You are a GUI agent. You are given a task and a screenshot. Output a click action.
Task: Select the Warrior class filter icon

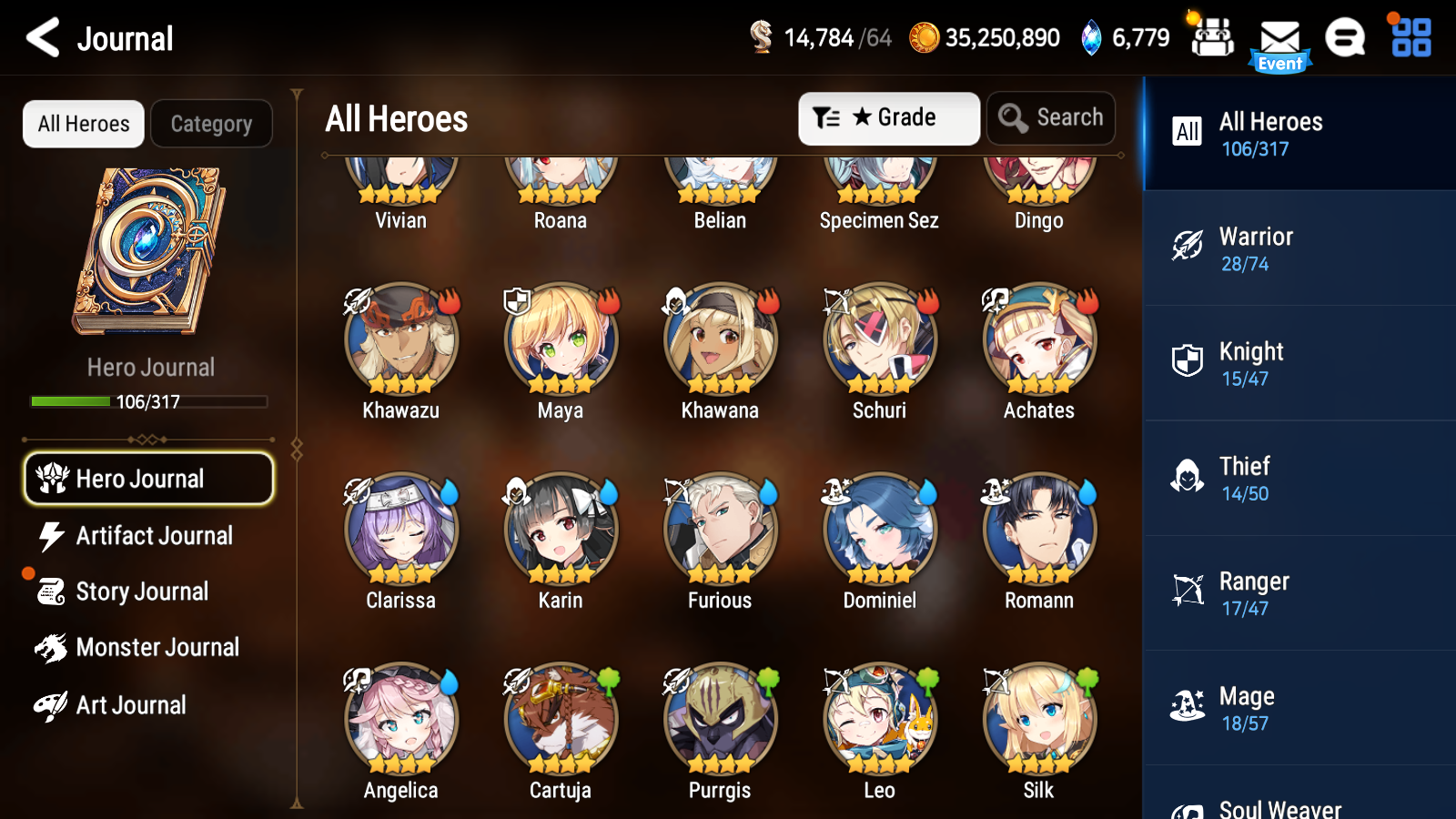(x=1188, y=248)
